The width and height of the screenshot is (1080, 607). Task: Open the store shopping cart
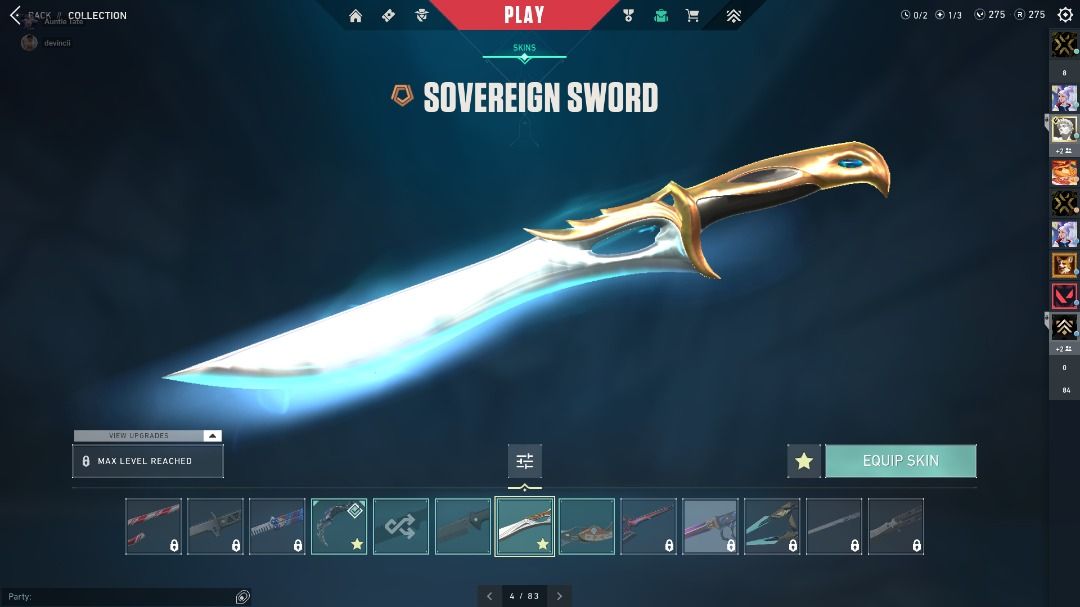[x=692, y=15]
